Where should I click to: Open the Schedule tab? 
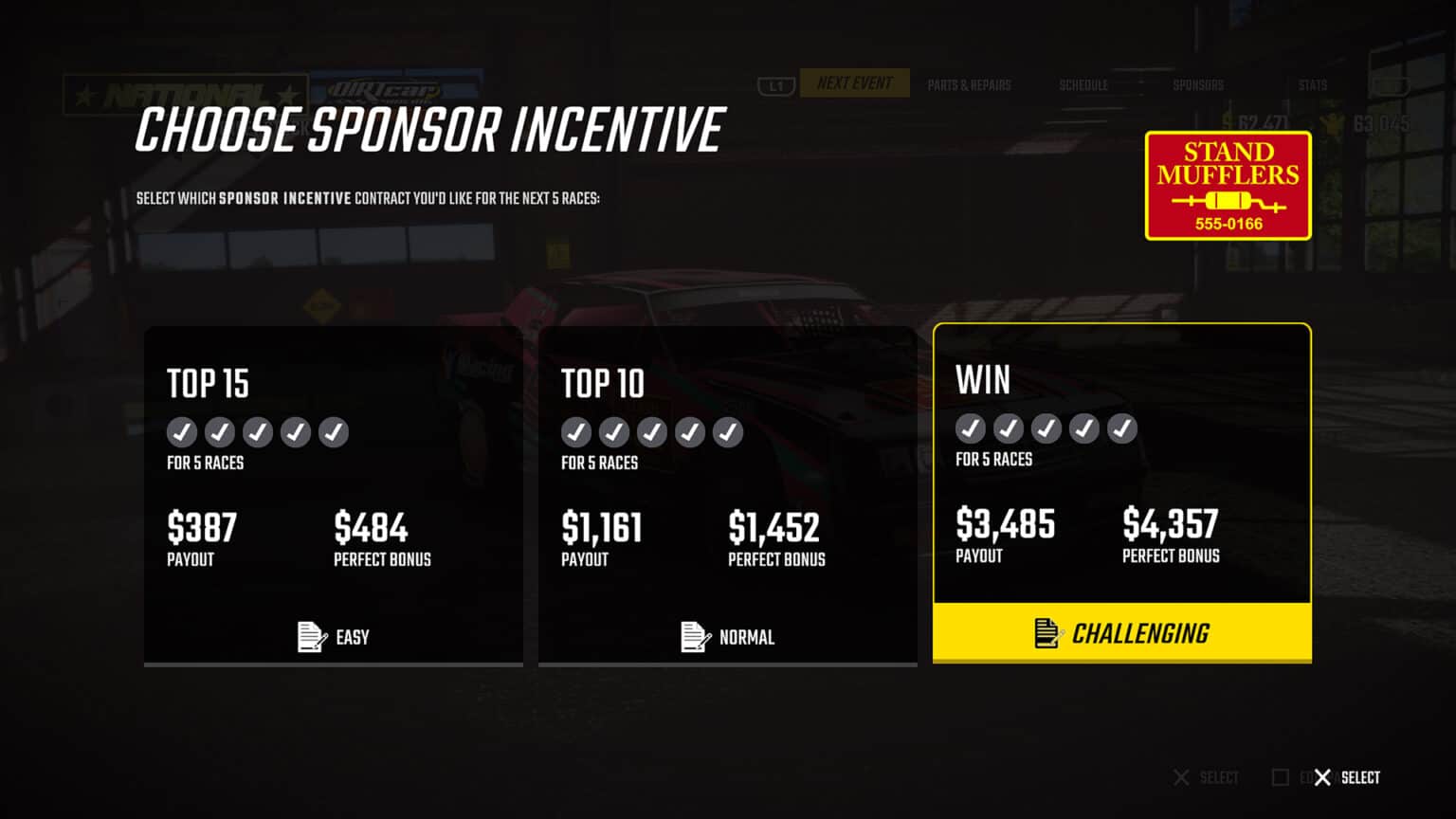click(1083, 85)
